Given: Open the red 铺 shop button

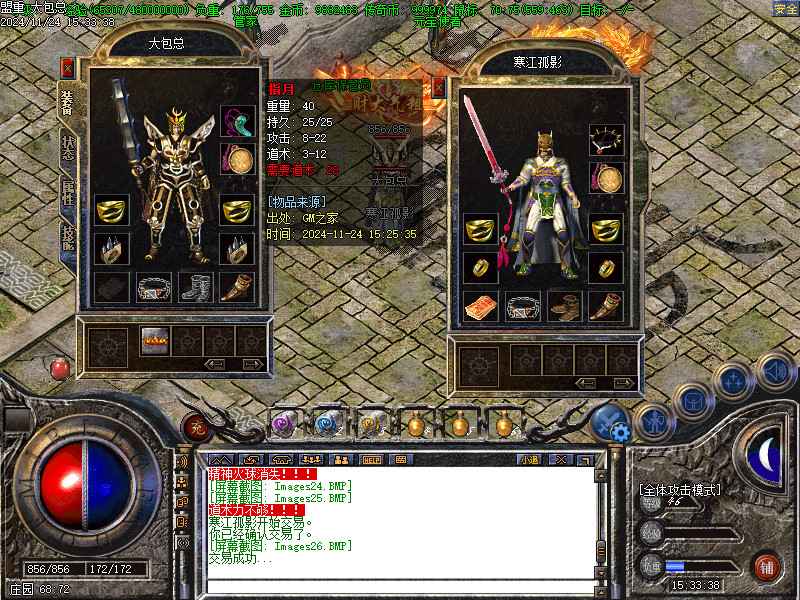Looking at the screenshot, I should coord(766,566).
